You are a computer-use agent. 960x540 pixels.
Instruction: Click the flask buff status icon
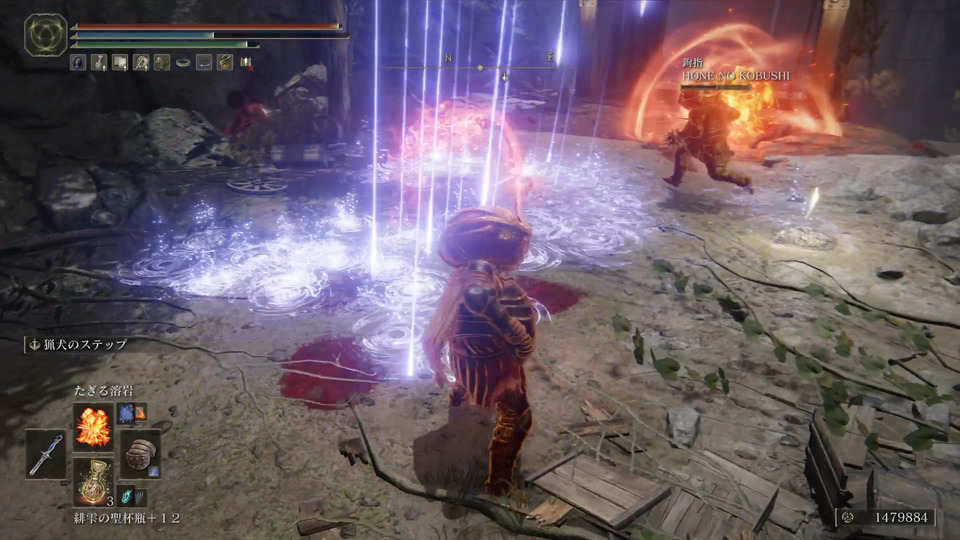(x=99, y=62)
